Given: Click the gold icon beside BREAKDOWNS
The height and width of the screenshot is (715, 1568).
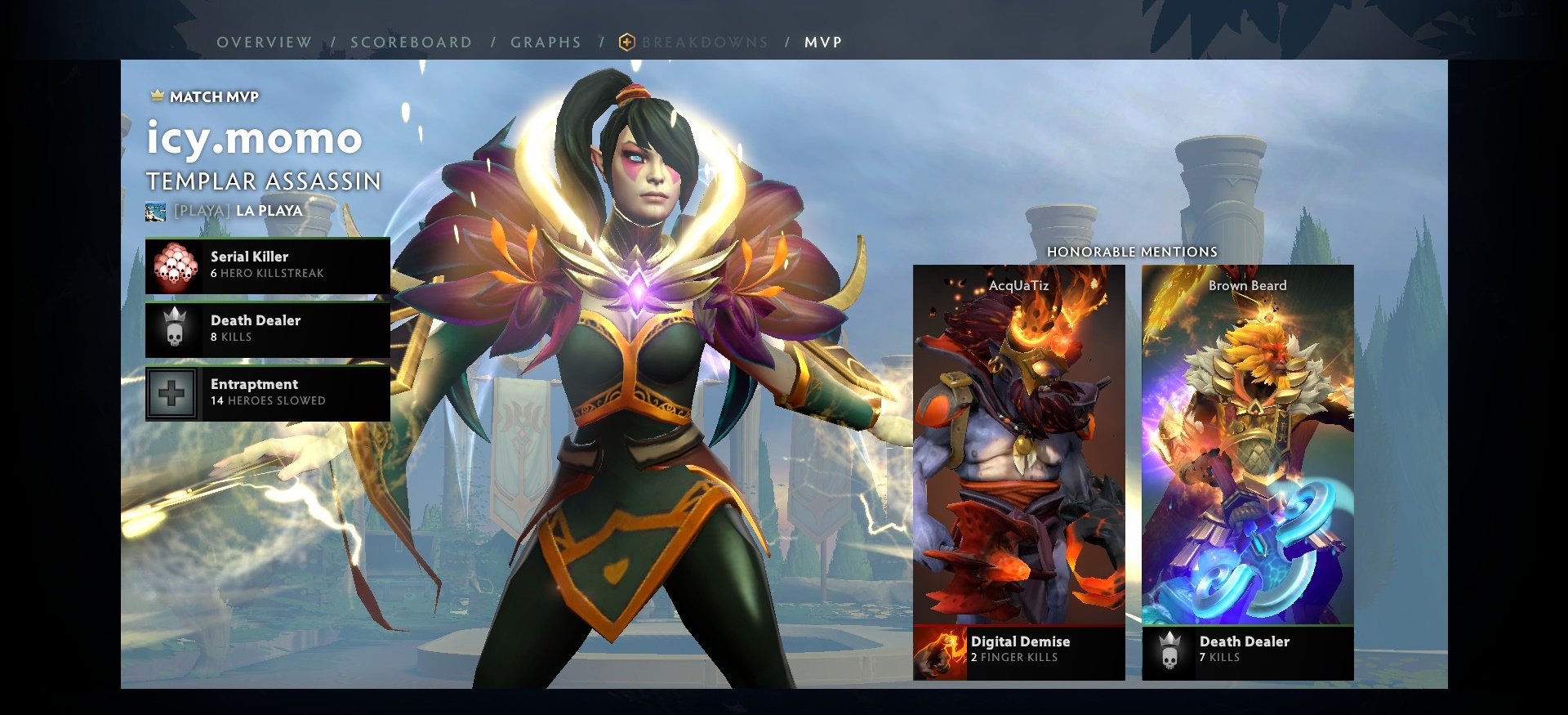Looking at the screenshot, I should 626,42.
